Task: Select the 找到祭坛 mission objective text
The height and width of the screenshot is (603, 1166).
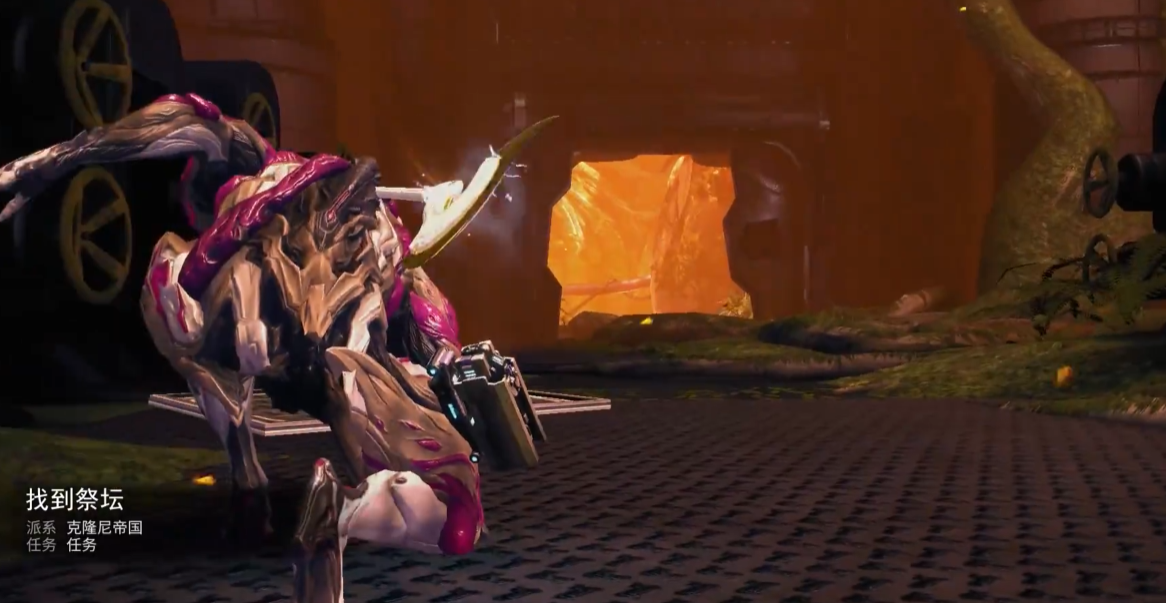Action: tap(75, 500)
